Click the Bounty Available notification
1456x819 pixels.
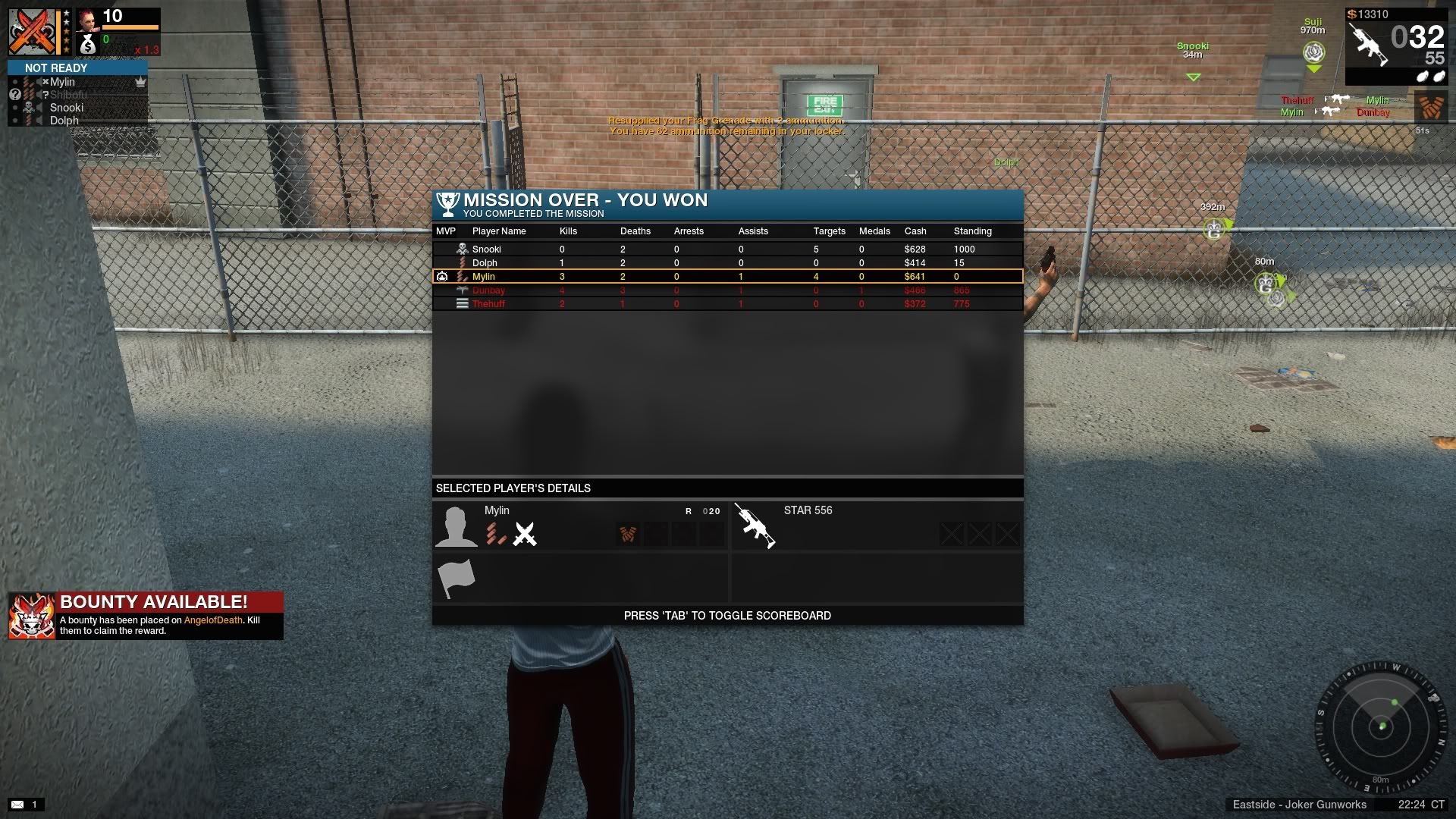(146, 615)
